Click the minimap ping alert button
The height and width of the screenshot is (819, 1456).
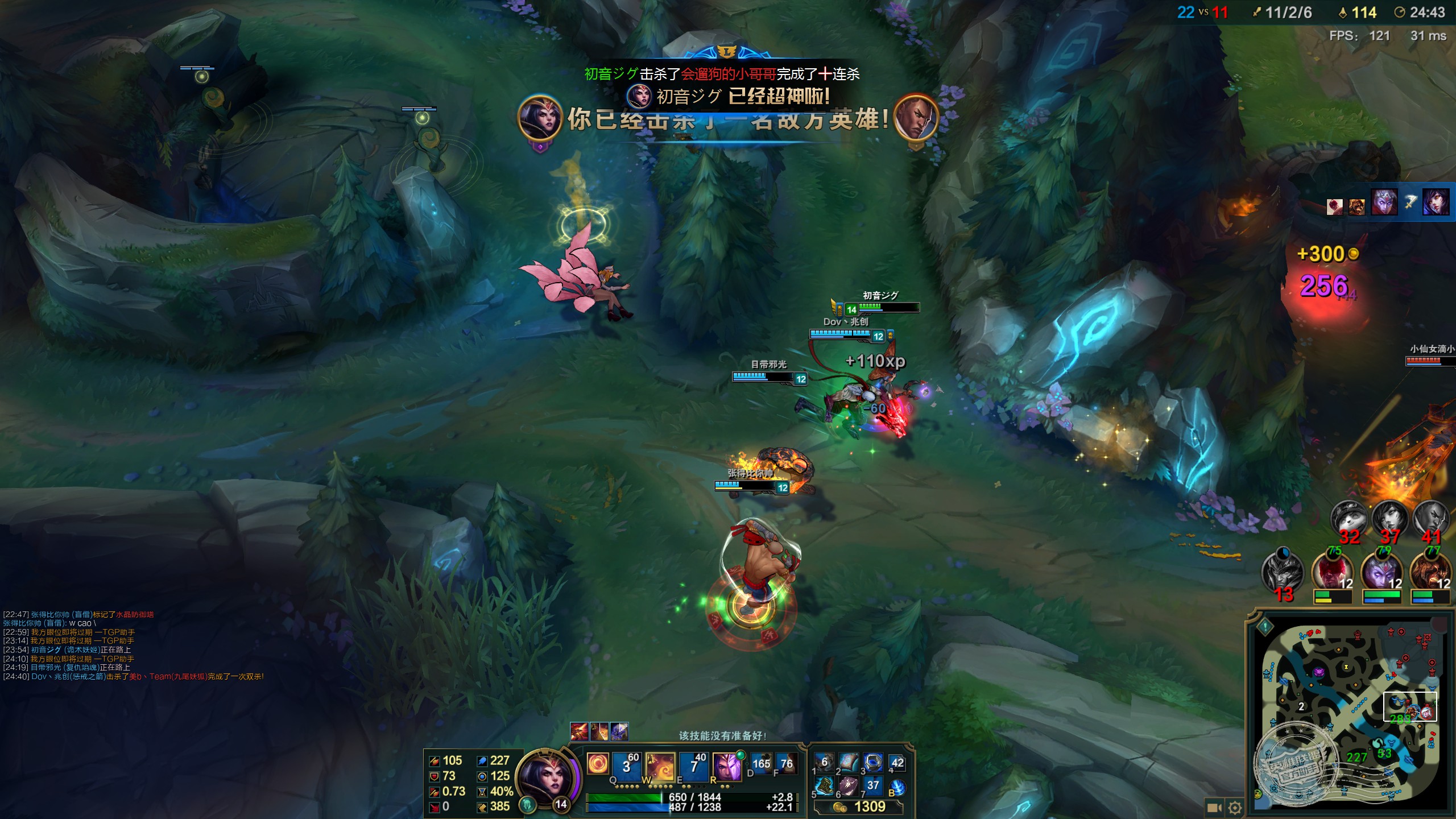coord(1265,627)
